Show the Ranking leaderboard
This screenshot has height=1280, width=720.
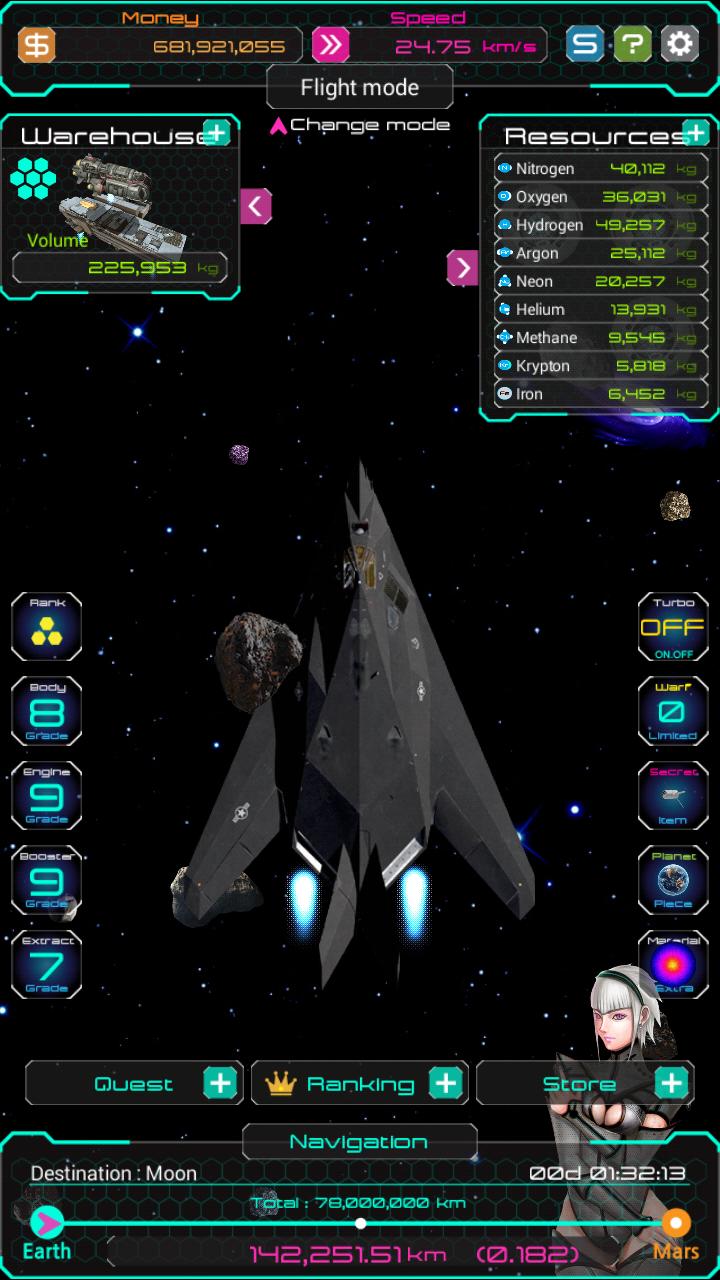click(360, 1083)
